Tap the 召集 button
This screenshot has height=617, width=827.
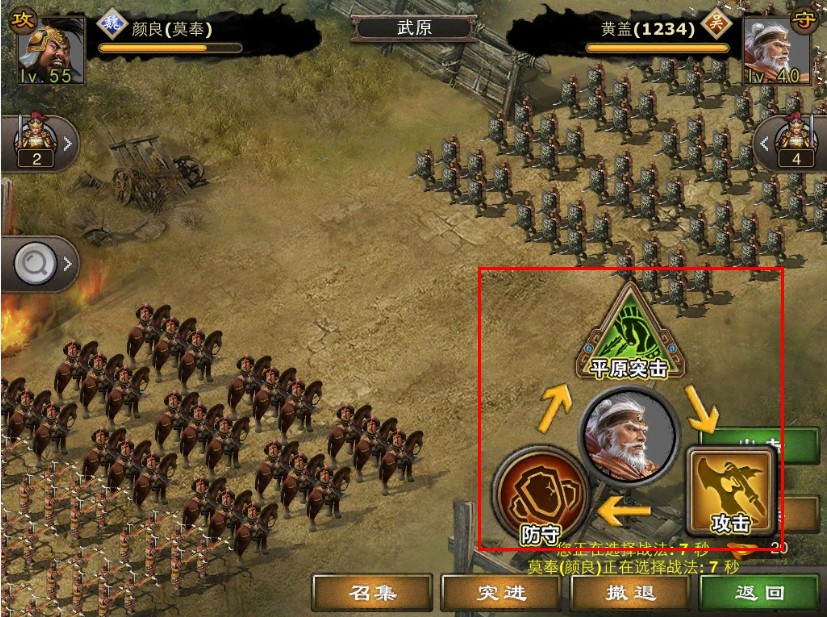372,592
